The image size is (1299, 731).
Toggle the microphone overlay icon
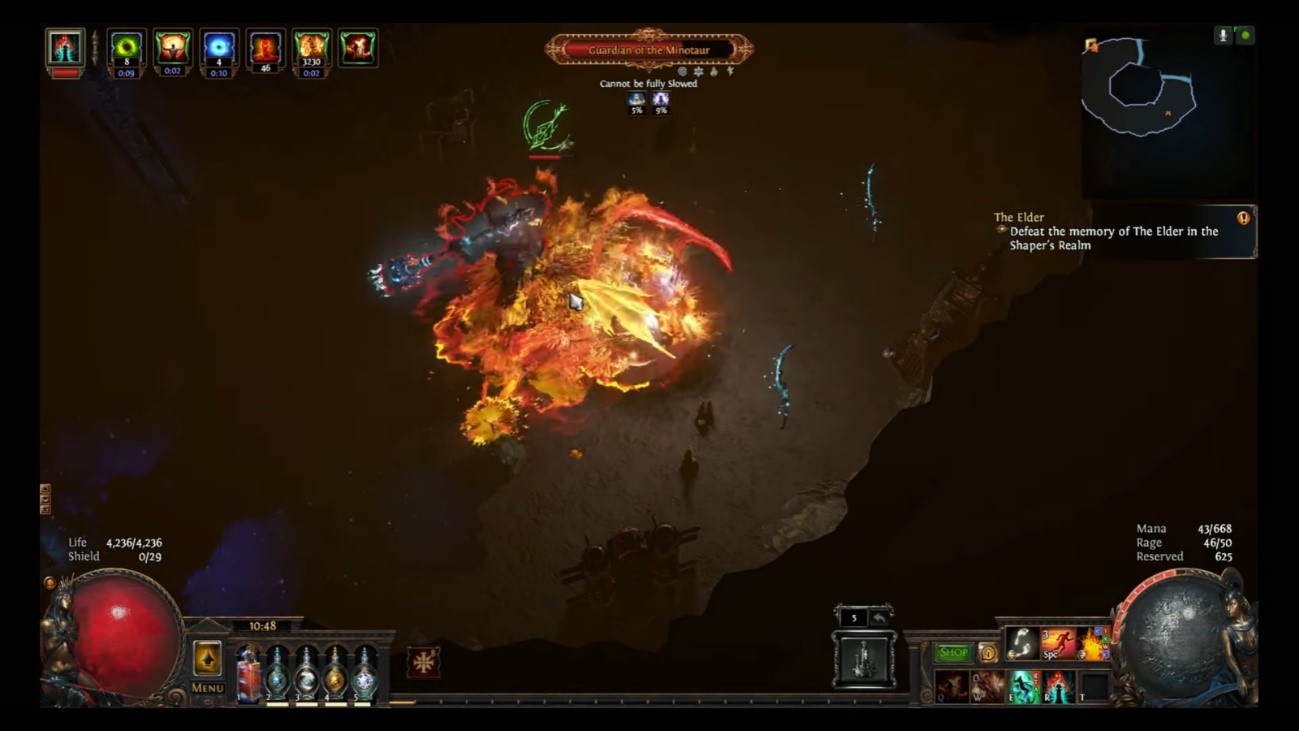pos(1223,35)
